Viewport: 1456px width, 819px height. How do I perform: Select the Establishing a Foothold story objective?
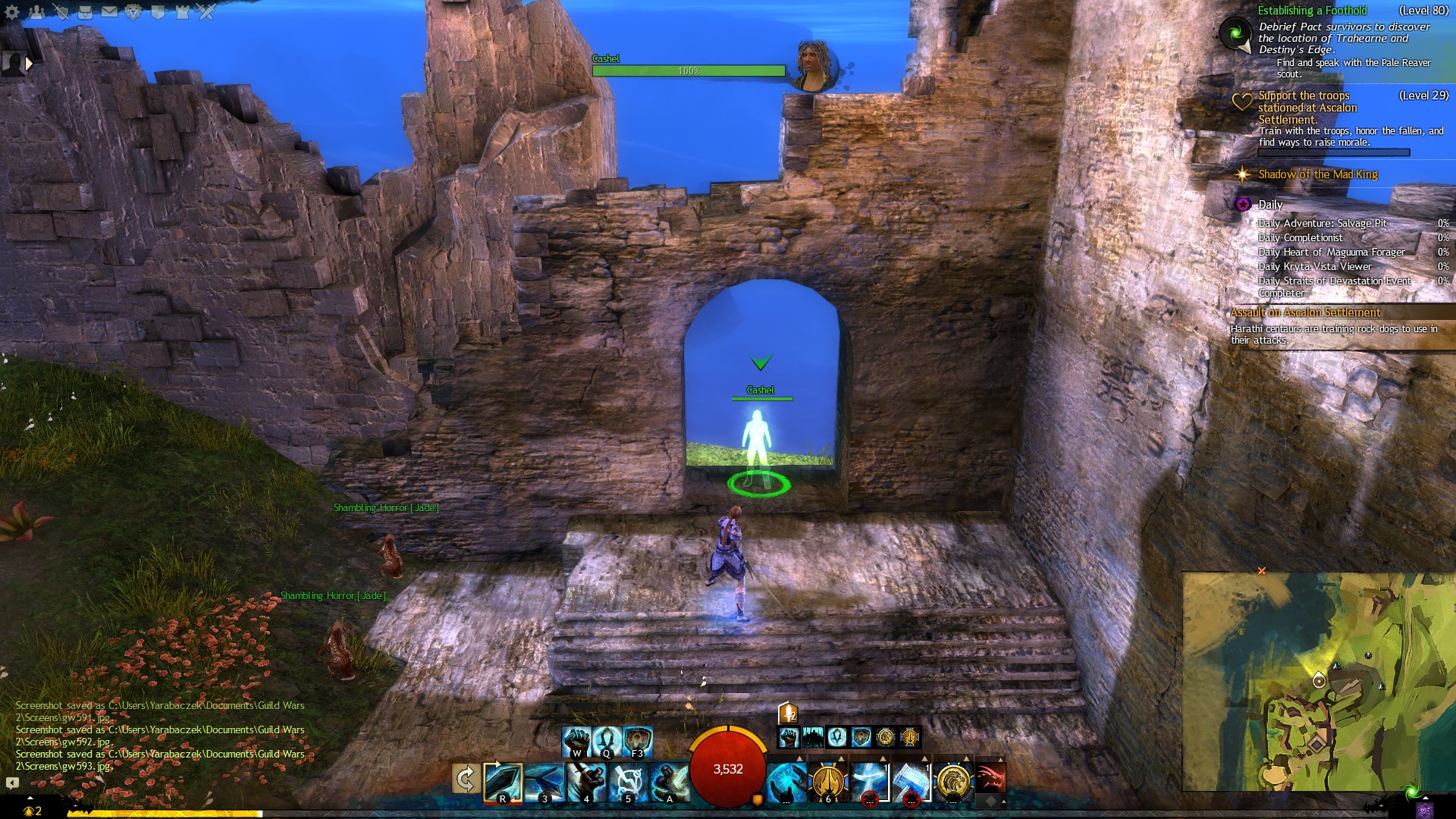tap(1312, 11)
